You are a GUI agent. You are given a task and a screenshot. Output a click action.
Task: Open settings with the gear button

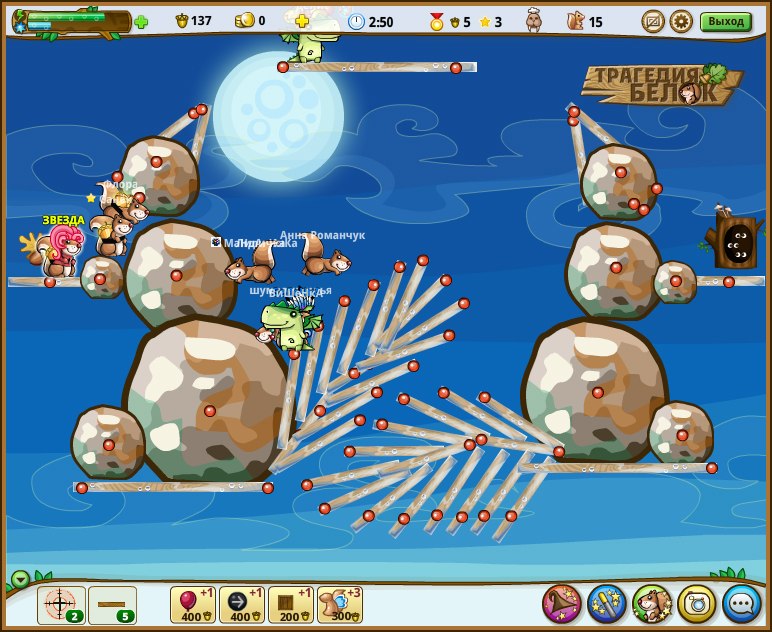[x=681, y=21]
